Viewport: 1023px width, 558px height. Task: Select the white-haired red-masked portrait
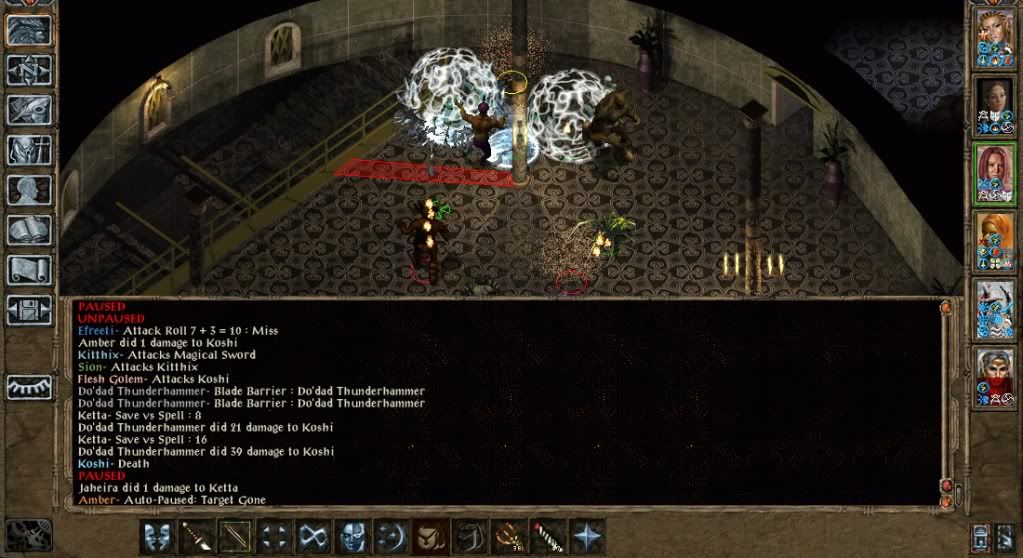pyautogui.click(x=995, y=378)
